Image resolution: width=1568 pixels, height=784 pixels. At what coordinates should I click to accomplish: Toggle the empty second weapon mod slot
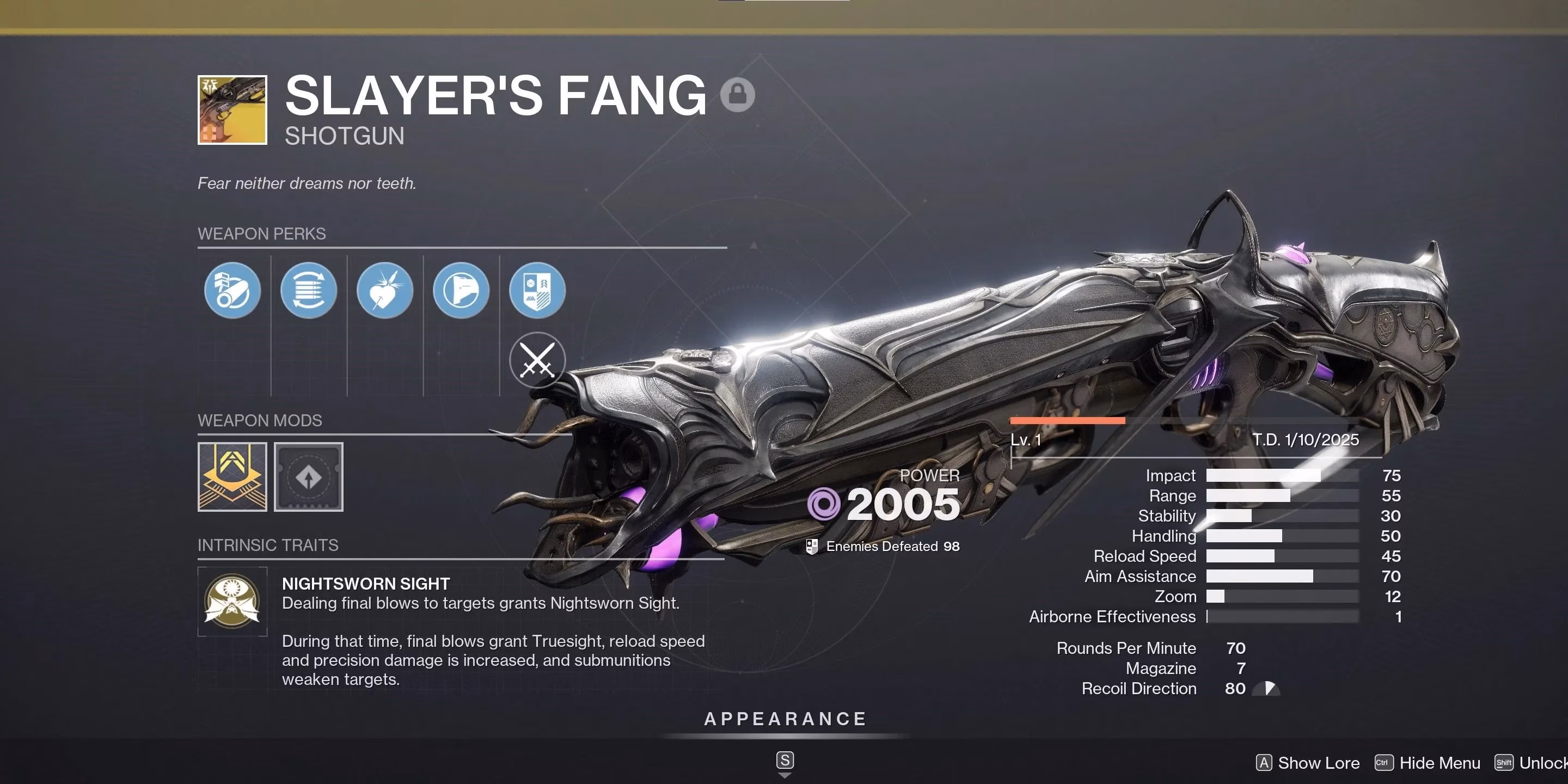coord(309,477)
